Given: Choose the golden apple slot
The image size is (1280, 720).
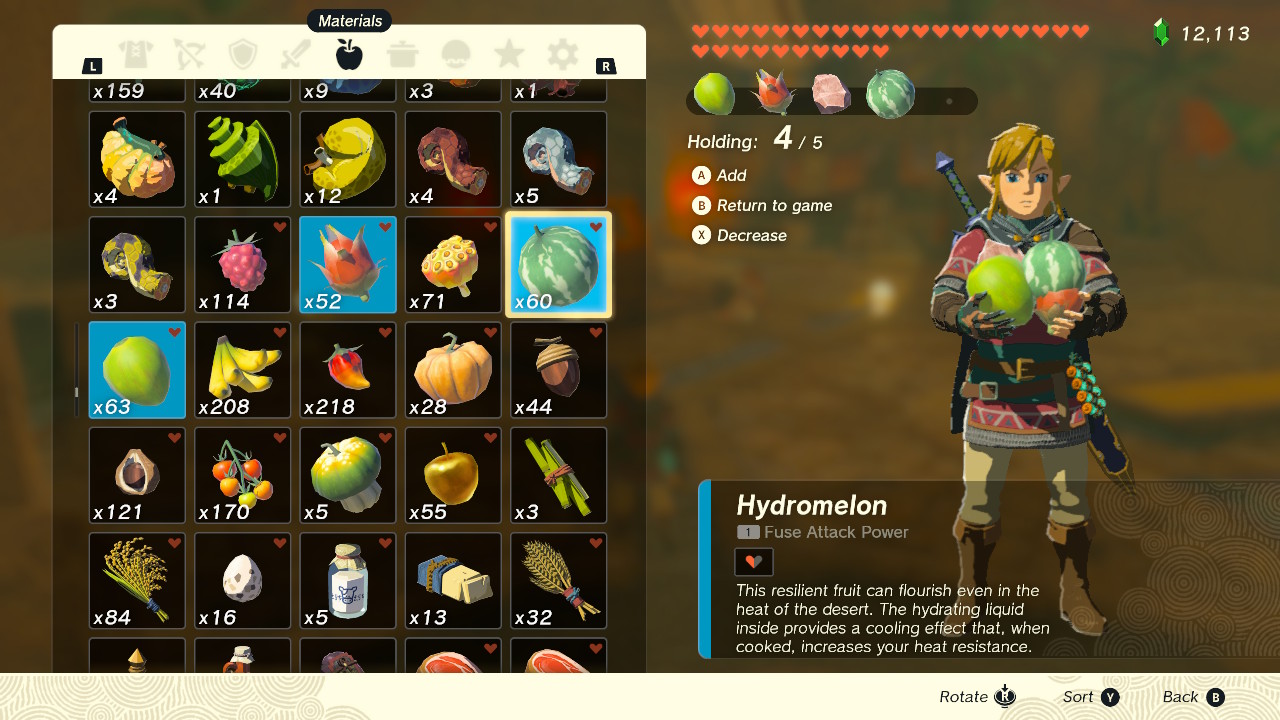Looking at the screenshot, I should 453,476.
